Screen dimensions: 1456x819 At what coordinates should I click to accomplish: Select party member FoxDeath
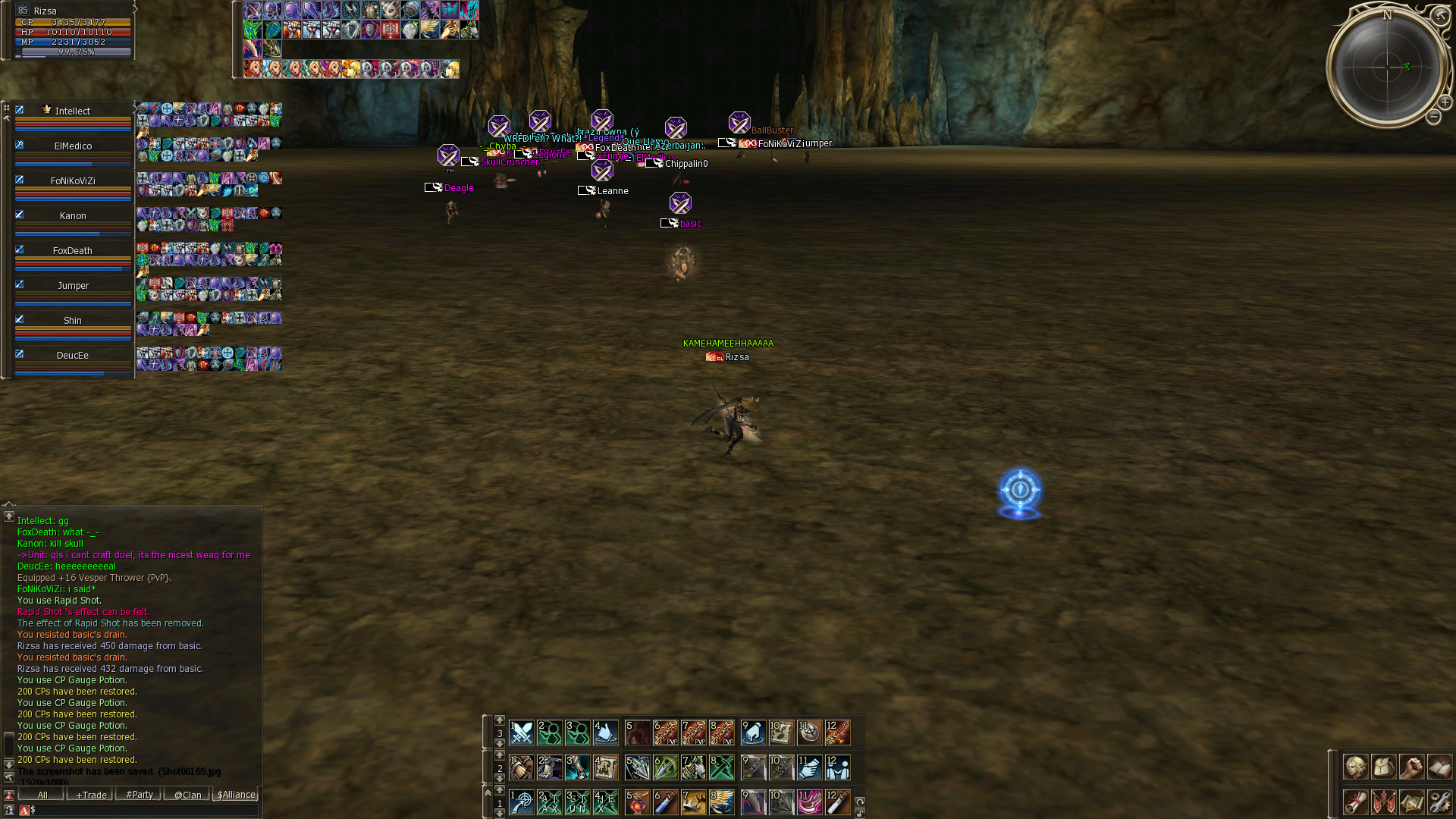73,251
